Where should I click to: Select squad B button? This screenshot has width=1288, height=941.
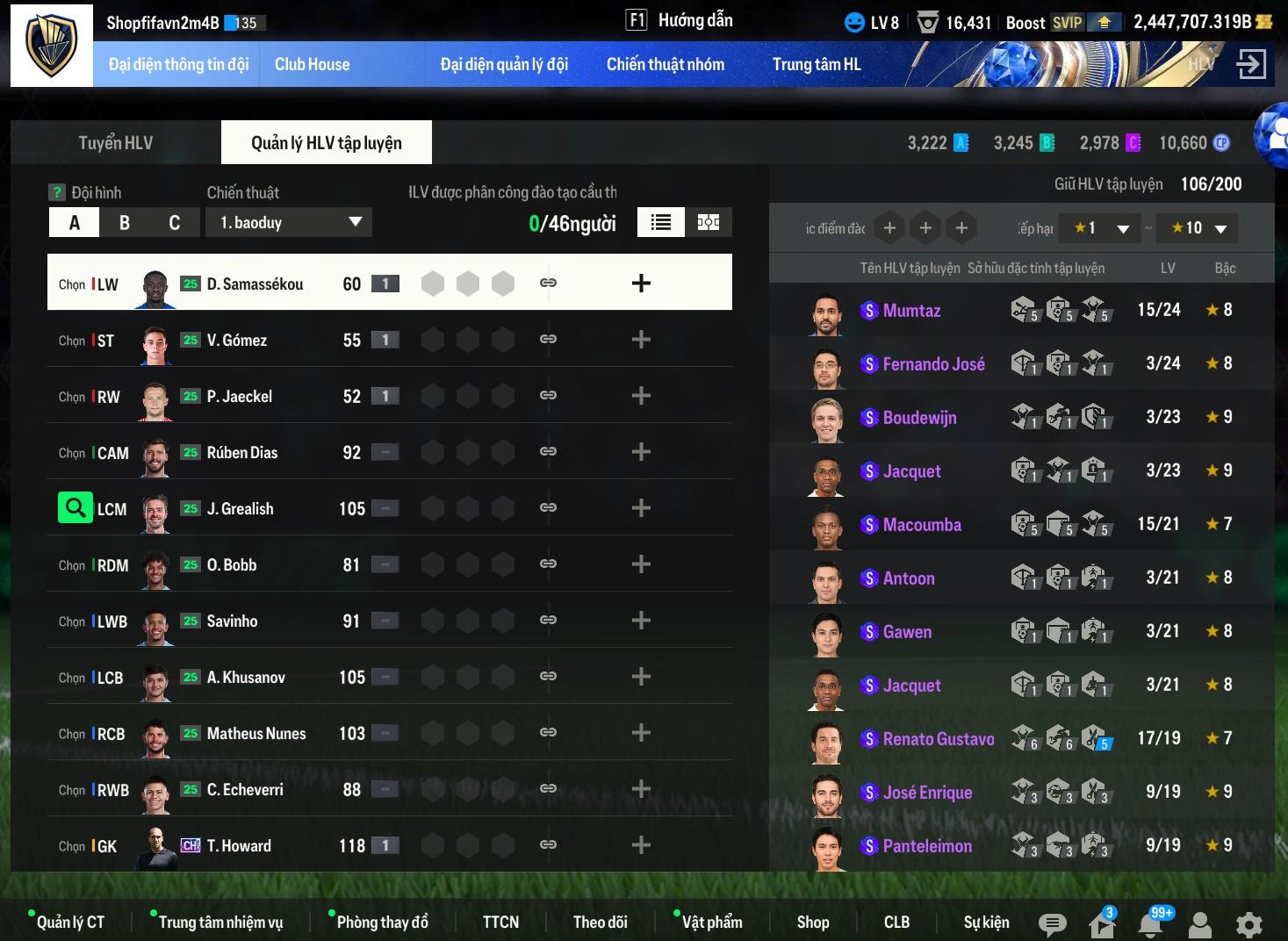pos(125,223)
